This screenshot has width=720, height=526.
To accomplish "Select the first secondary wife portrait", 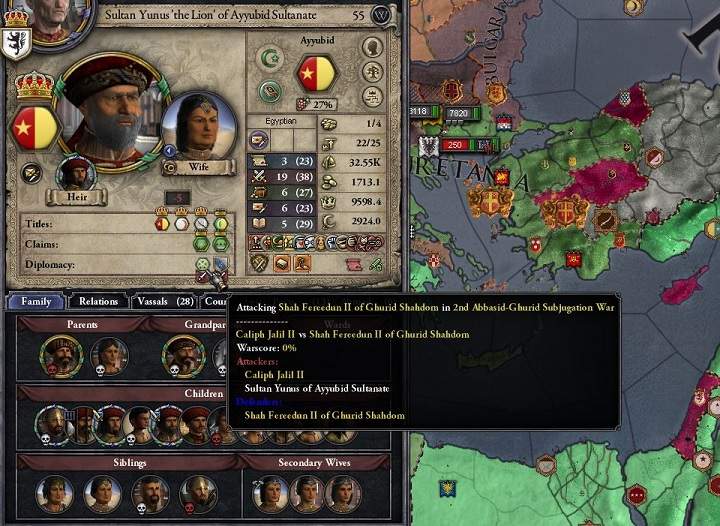I will [x=269, y=493].
